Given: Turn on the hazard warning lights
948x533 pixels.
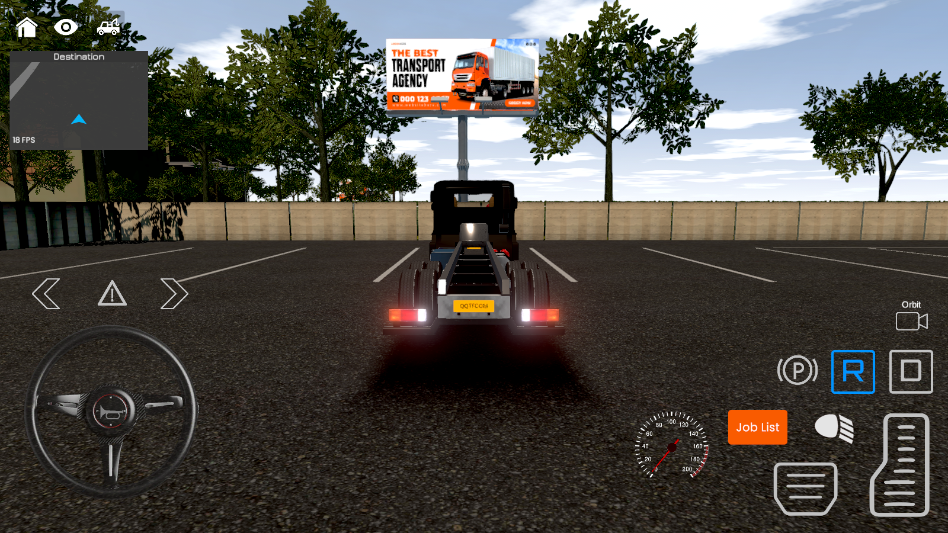Looking at the screenshot, I should (x=112, y=294).
